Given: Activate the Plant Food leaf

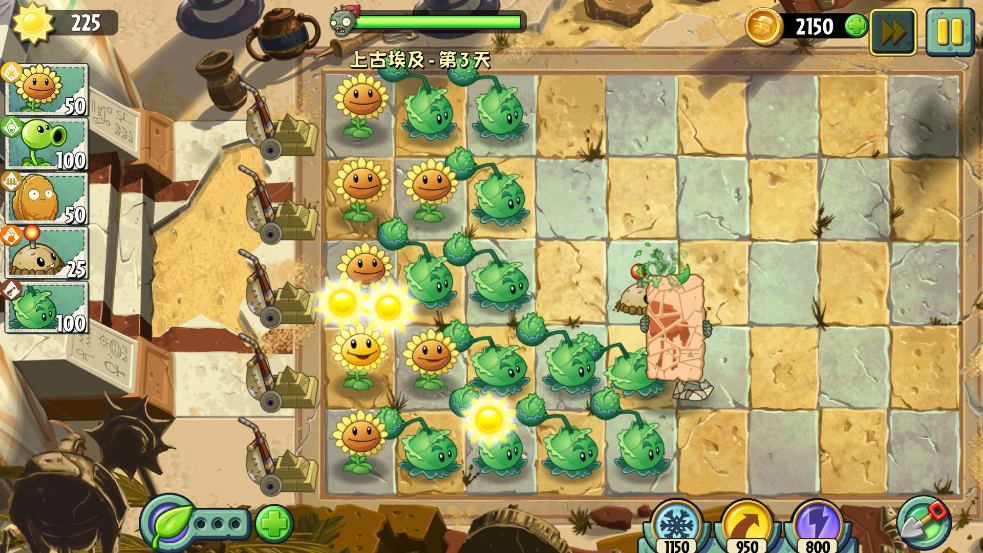Looking at the screenshot, I should (168, 523).
